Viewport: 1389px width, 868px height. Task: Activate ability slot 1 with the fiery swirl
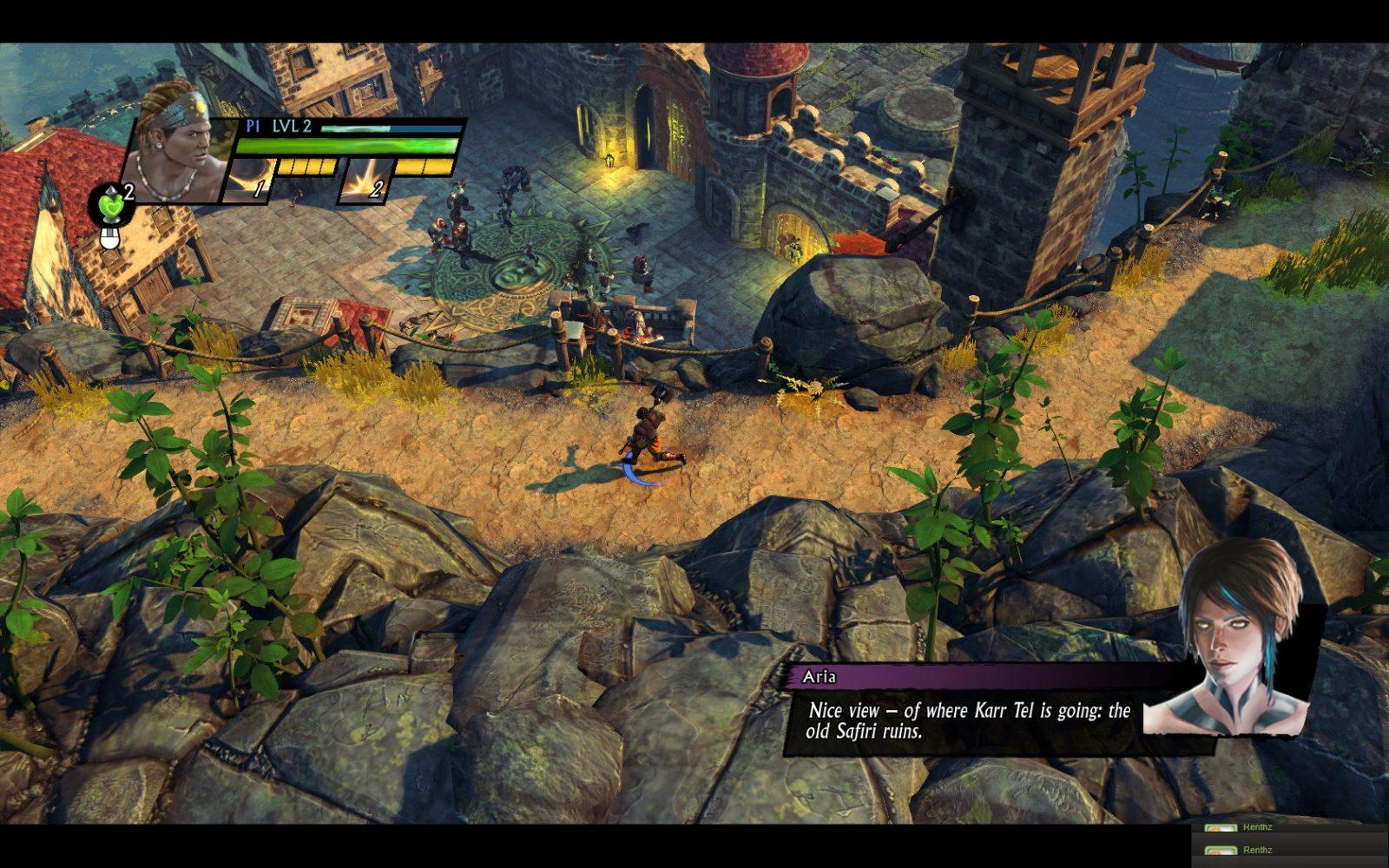point(247,181)
